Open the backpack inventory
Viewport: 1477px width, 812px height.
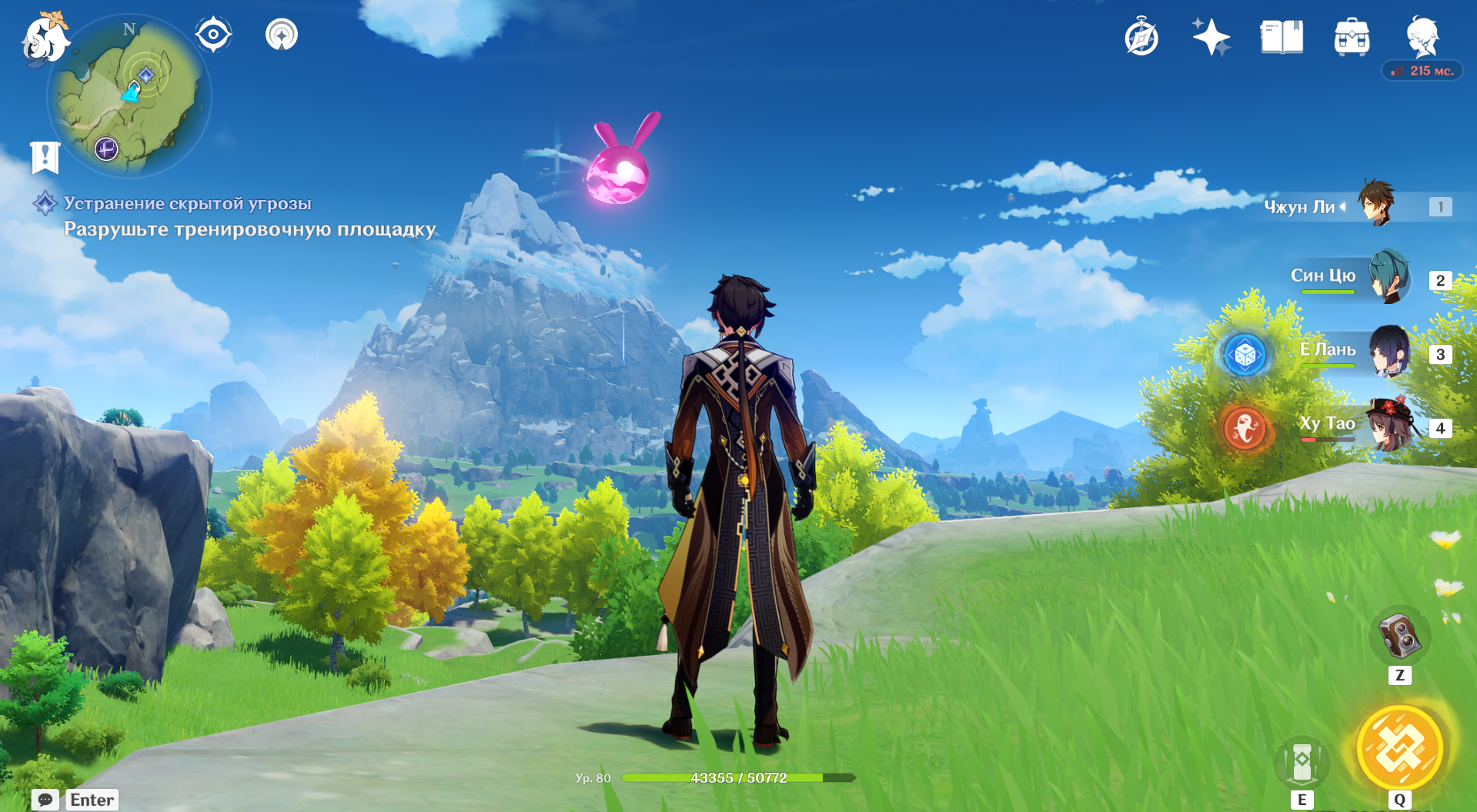coord(1352,37)
